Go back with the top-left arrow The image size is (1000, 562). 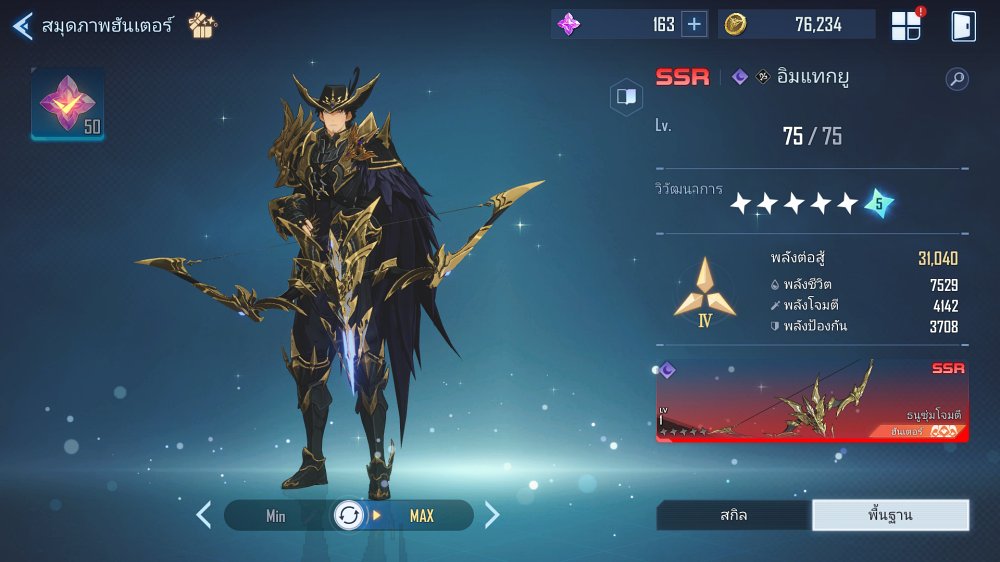click(x=22, y=26)
